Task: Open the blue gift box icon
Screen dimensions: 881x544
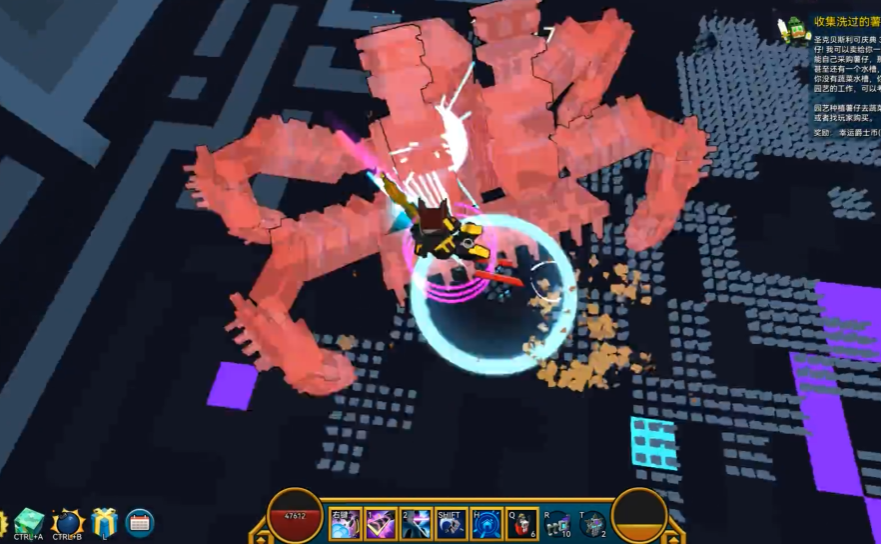Action: pos(104,522)
